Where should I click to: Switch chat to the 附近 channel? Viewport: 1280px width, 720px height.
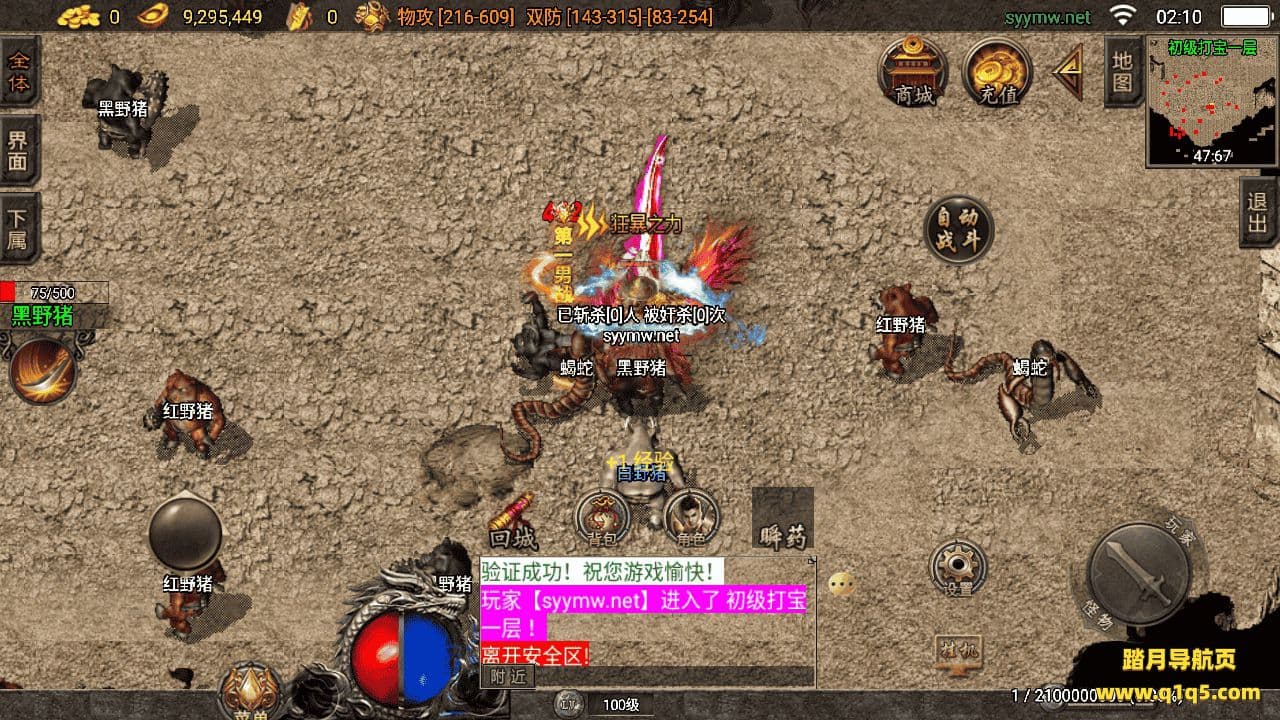click(508, 677)
